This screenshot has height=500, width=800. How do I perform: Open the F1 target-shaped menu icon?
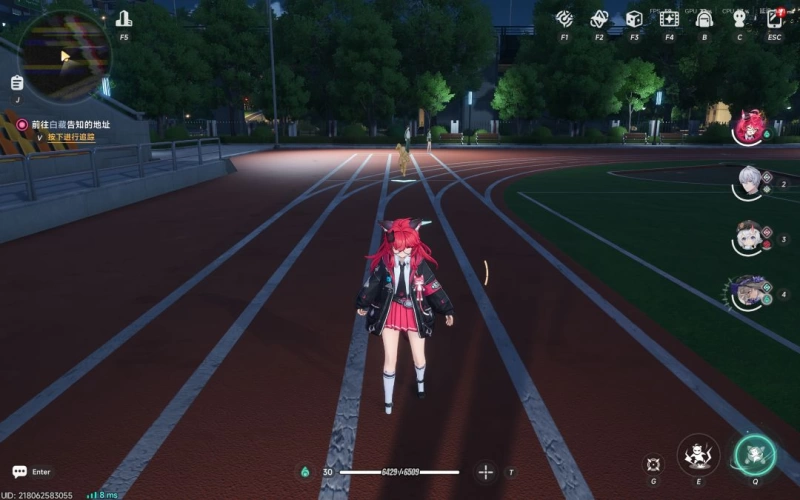564,19
